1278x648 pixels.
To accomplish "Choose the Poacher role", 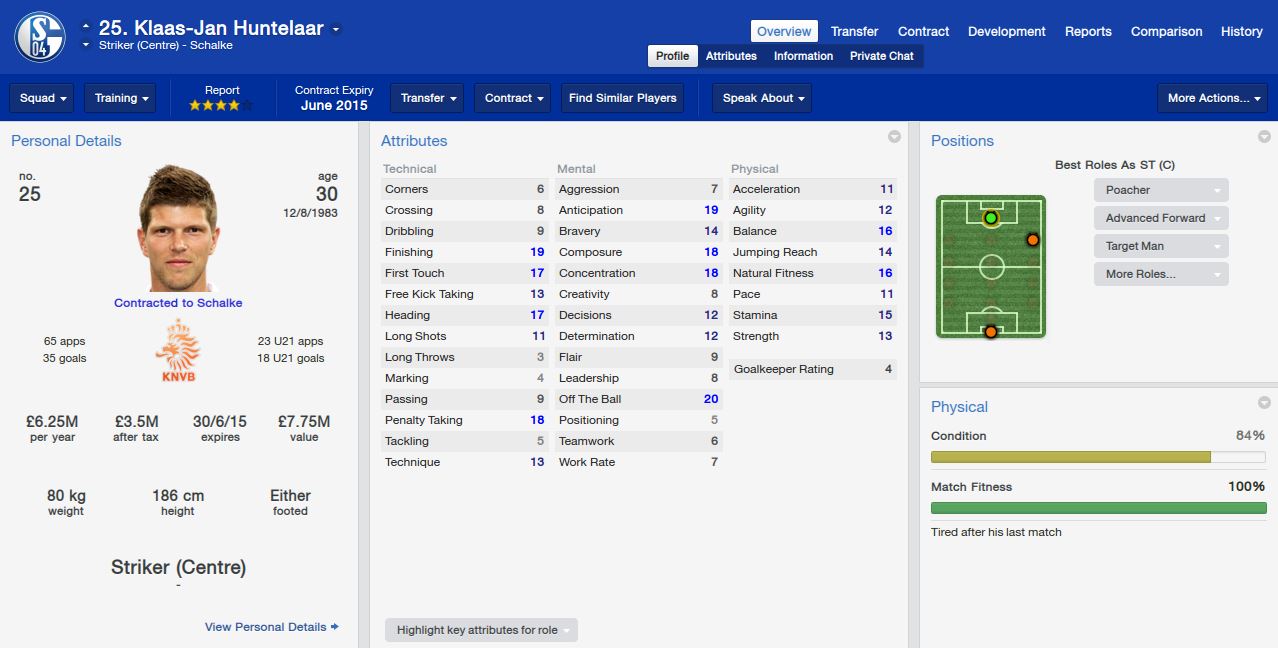I will 1160,190.
